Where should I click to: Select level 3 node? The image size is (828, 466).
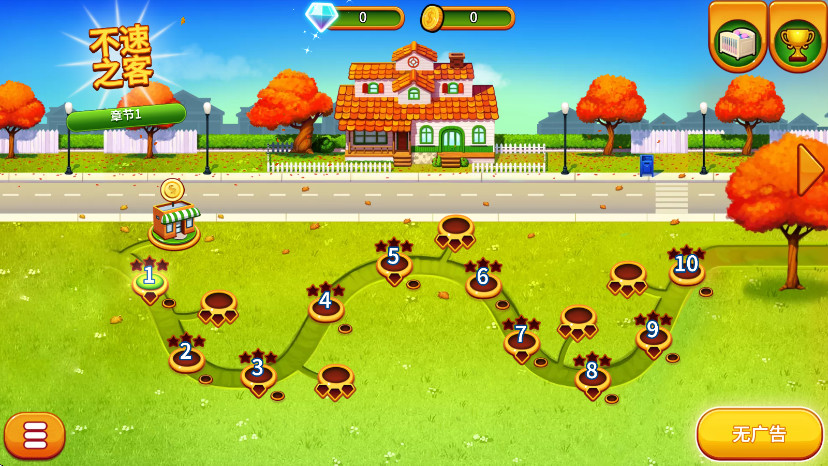click(x=258, y=369)
